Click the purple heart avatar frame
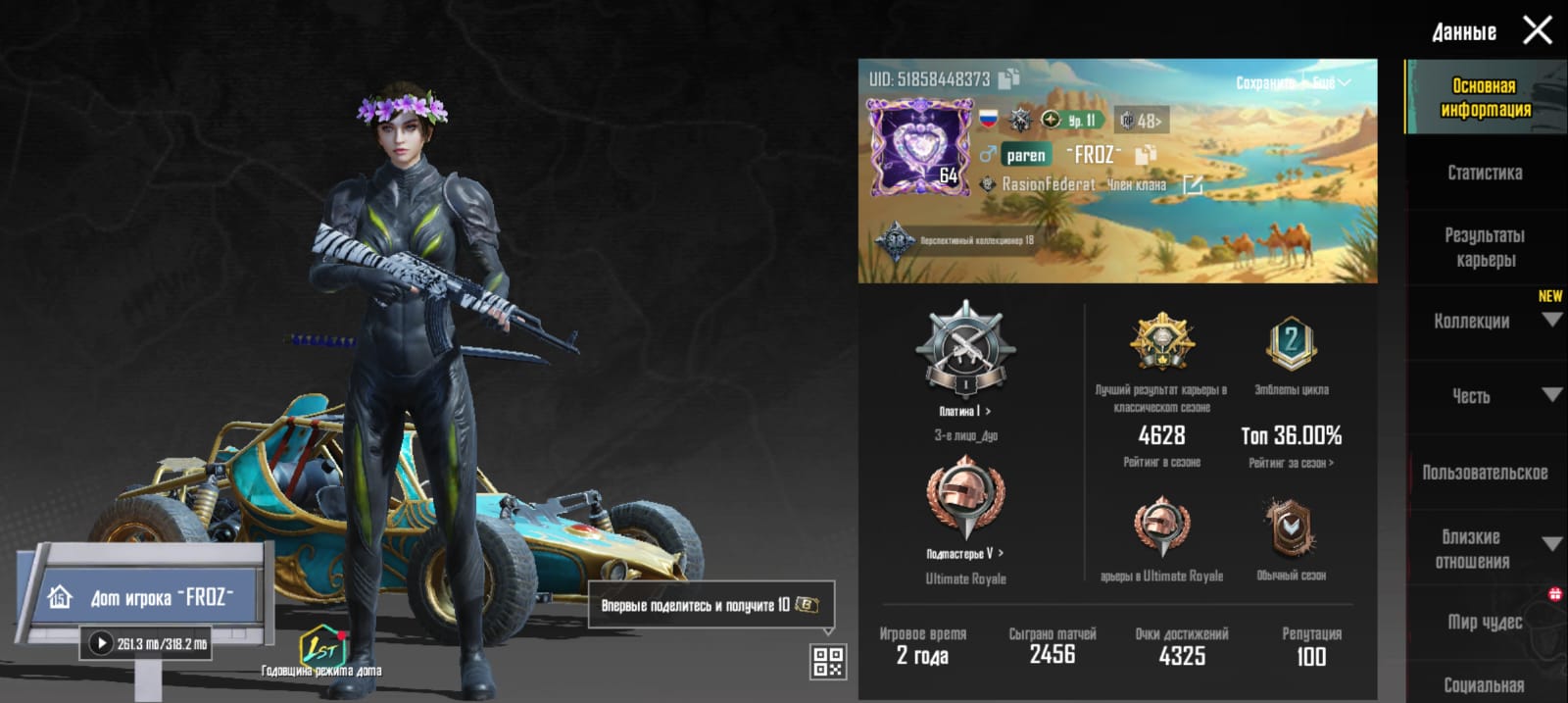This screenshot has width=1568, height=703. (x=917, y=147)
